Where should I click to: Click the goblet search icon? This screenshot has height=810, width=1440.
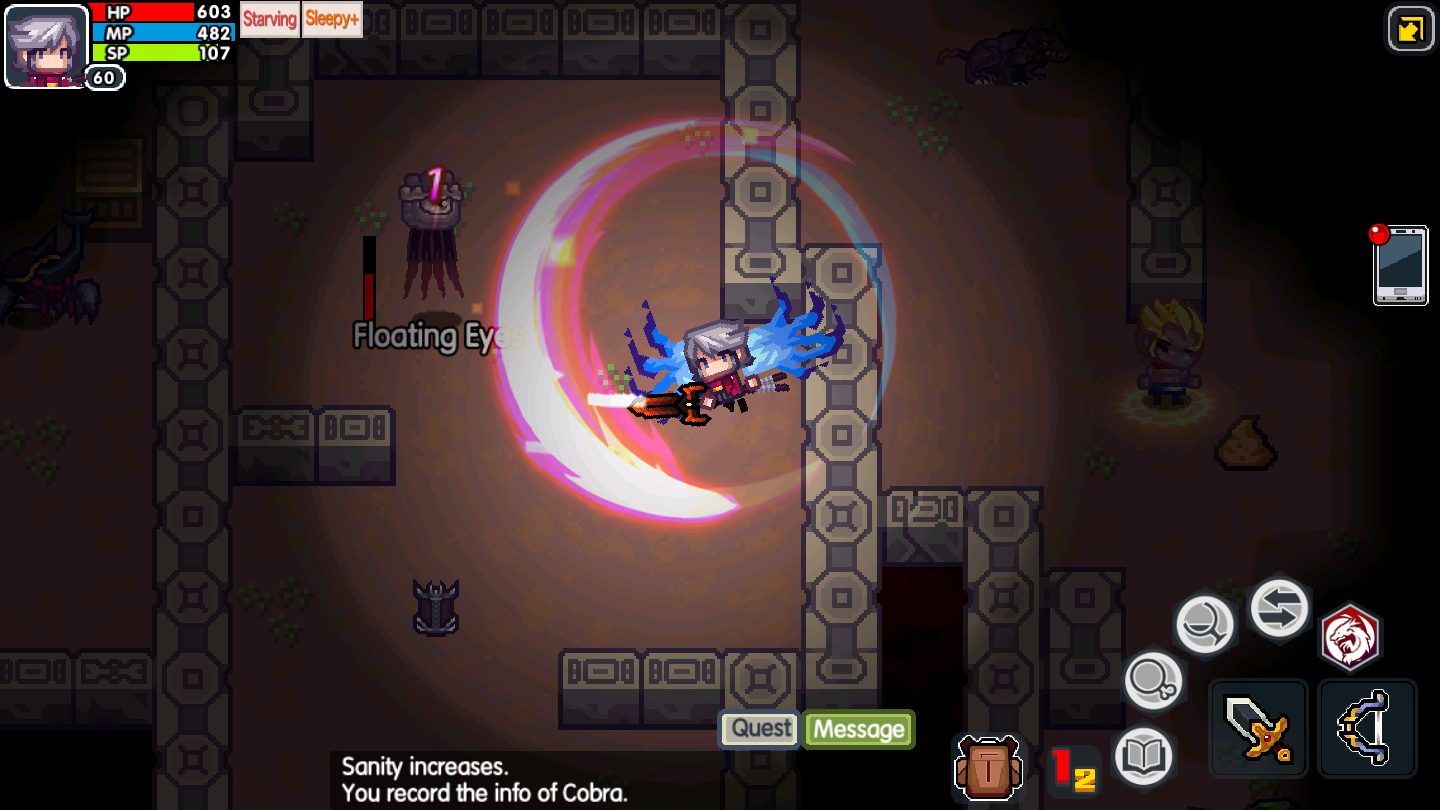[x=1205, y=621]
